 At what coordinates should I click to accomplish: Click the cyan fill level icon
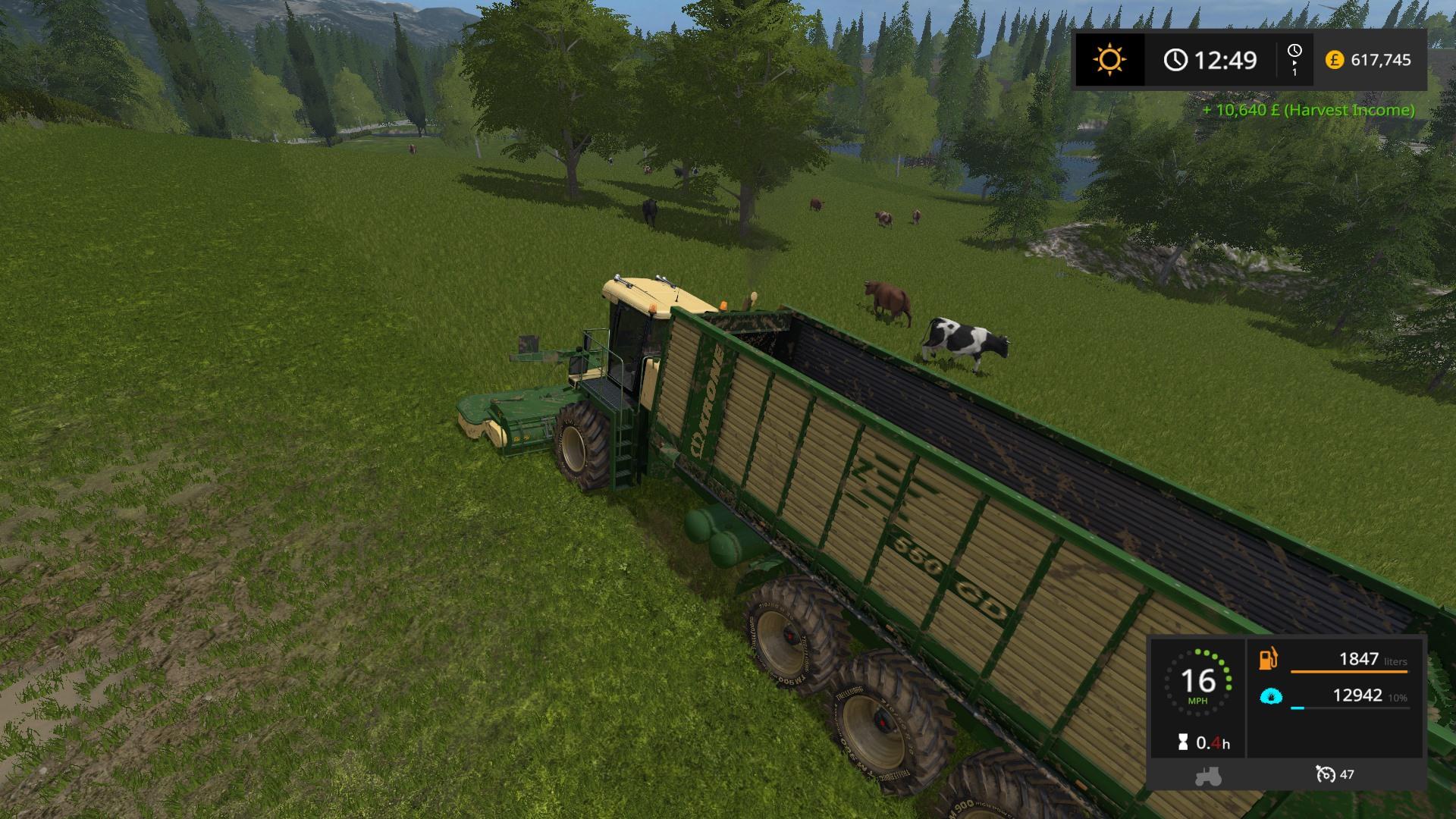(1271, 696)
